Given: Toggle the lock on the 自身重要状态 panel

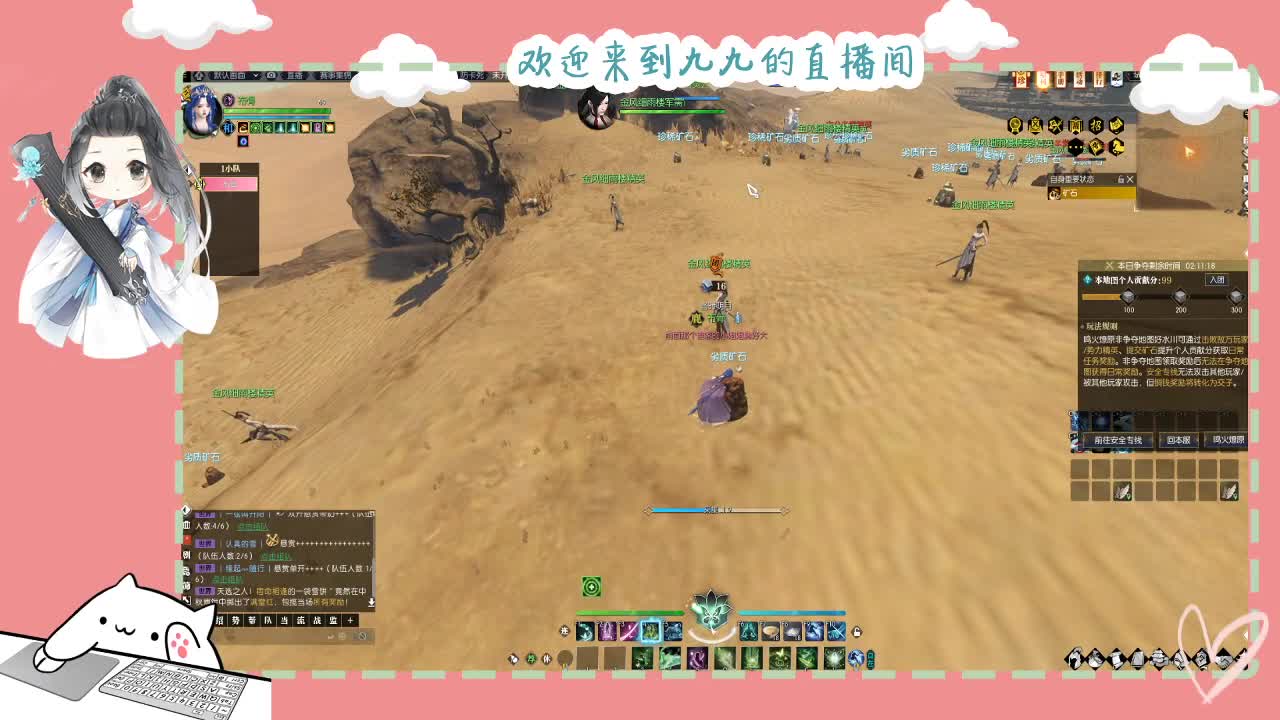Looking at the screenshot, I should 1121,179.
